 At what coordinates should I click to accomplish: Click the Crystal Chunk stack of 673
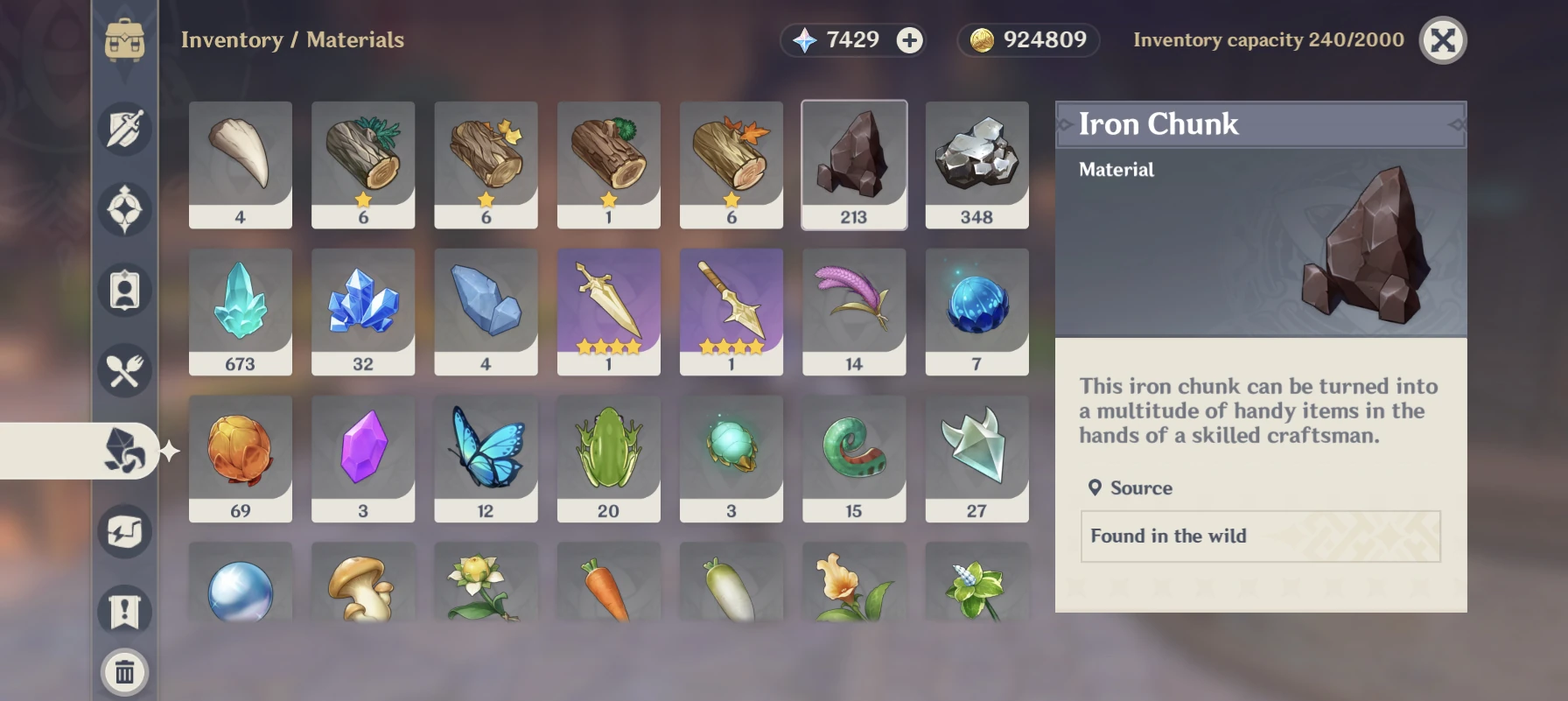click(241, 311)
